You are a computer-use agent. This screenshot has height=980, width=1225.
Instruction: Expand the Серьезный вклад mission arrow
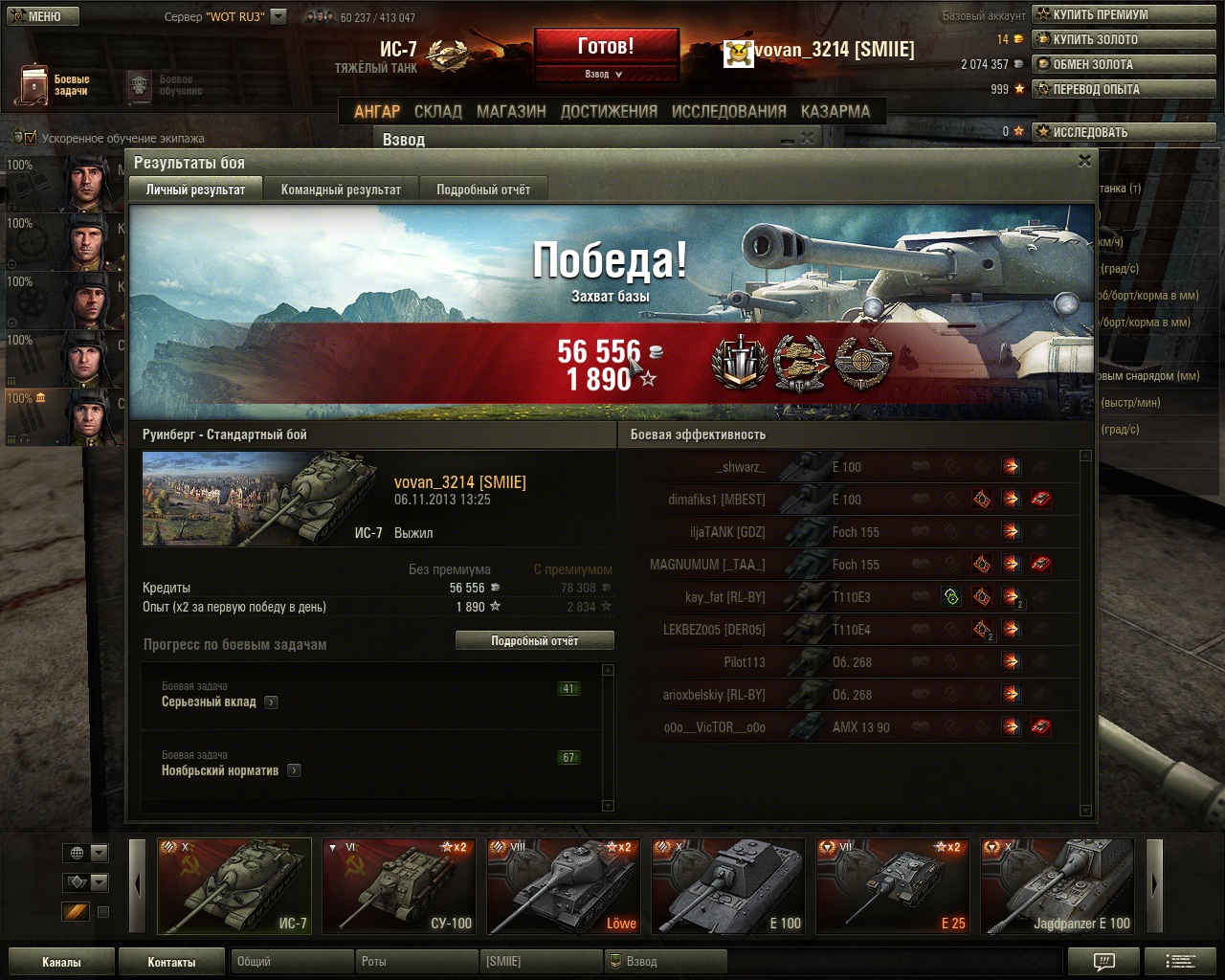pos(272,702)
